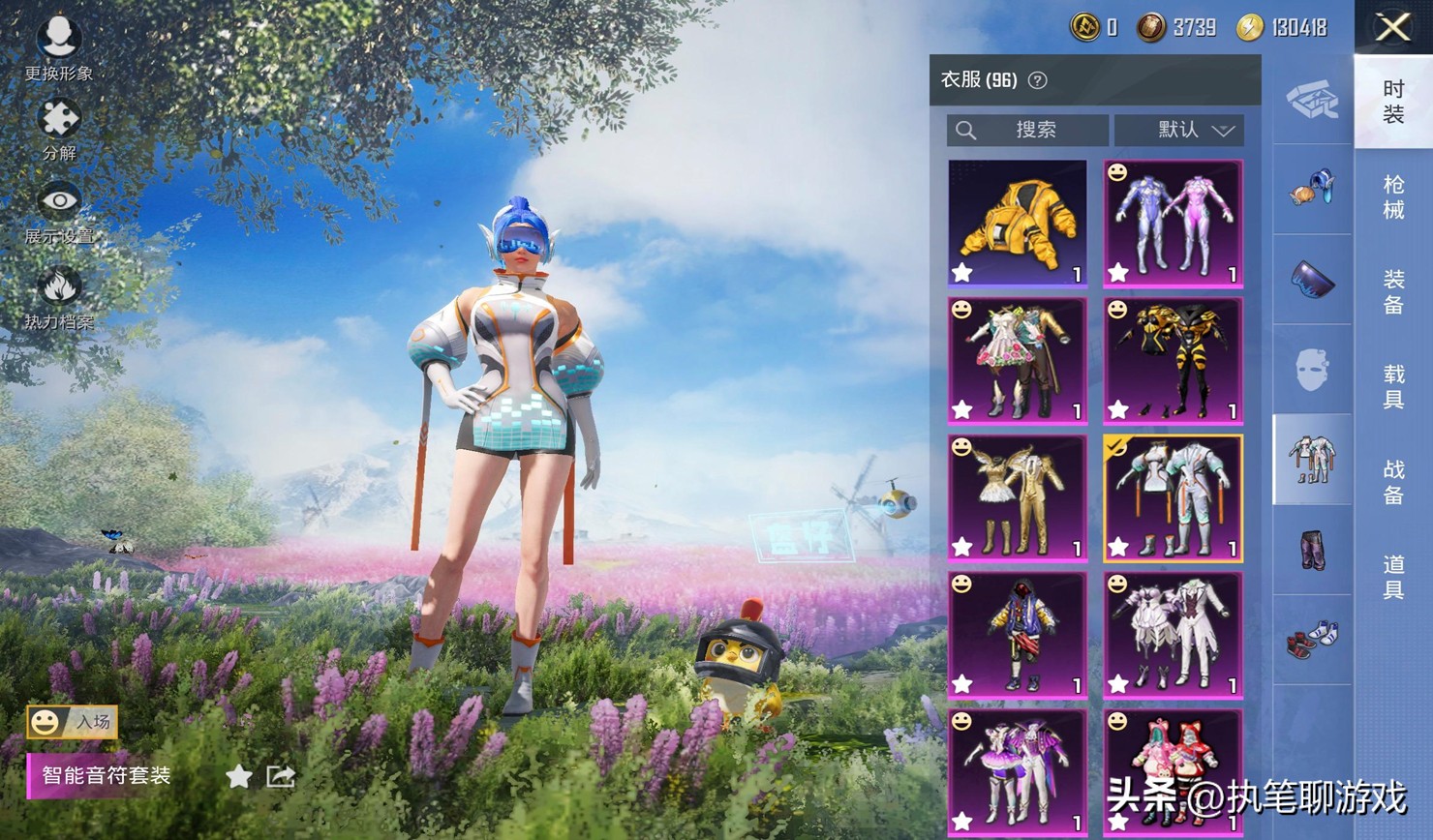Switch to the 枪械 firearms tab
Screen dimensions: 1433x840
click(1393, 196)
